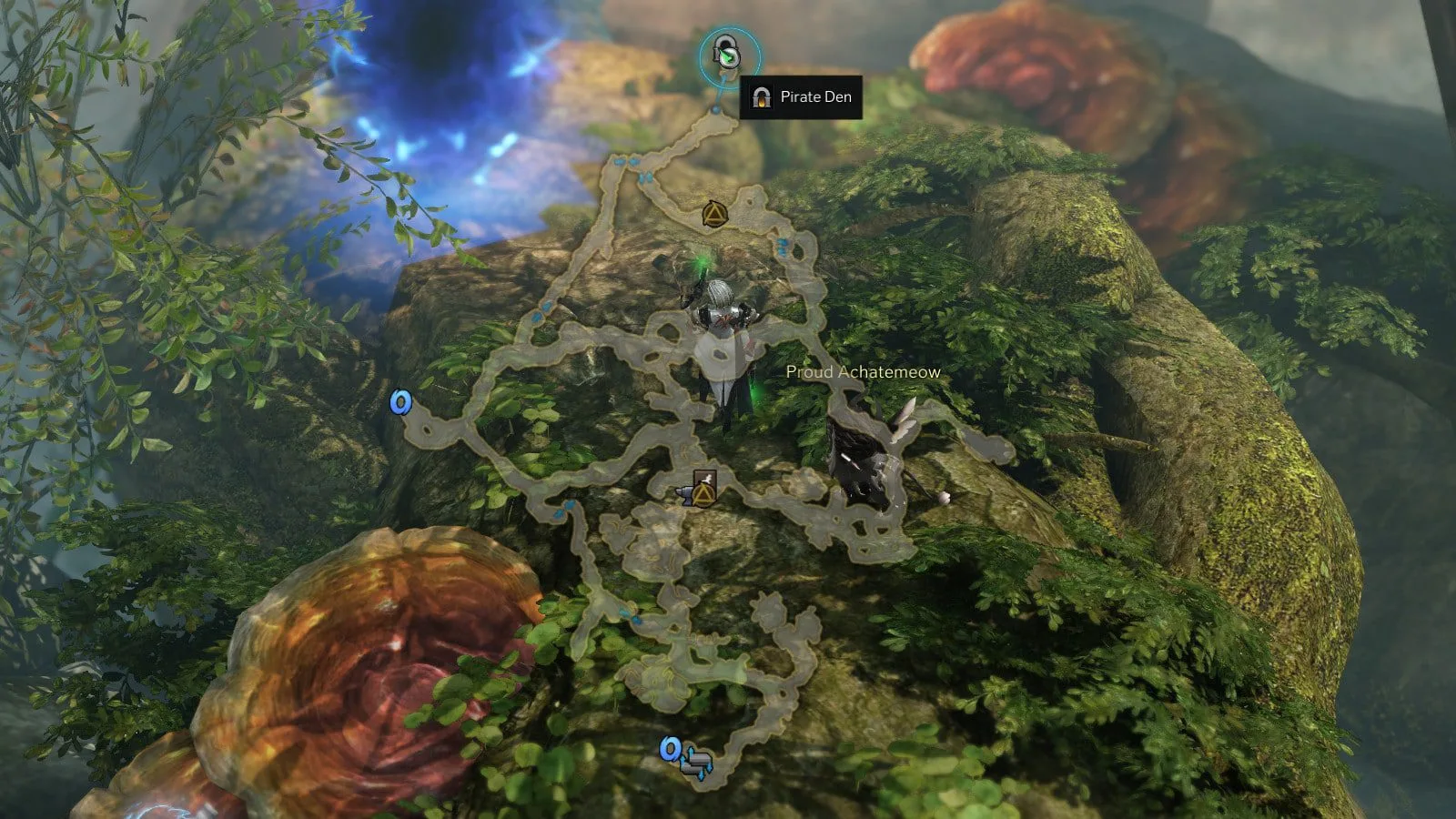Select the Pirate Den dungeon entrance marker
This screenshot has height=819, width=1456.
(x=728, y=56)
